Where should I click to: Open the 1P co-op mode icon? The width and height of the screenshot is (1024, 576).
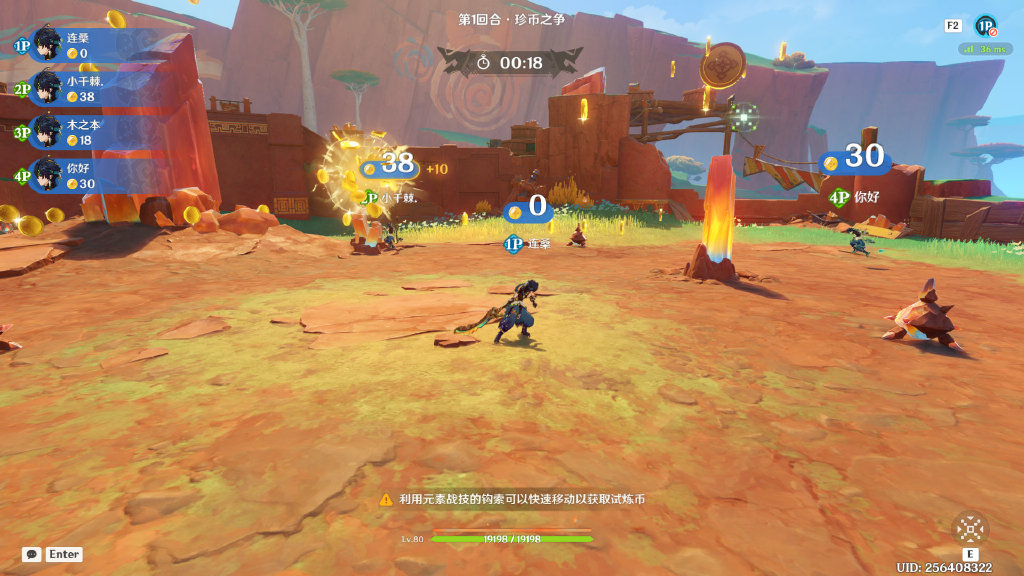click(985, 26)
